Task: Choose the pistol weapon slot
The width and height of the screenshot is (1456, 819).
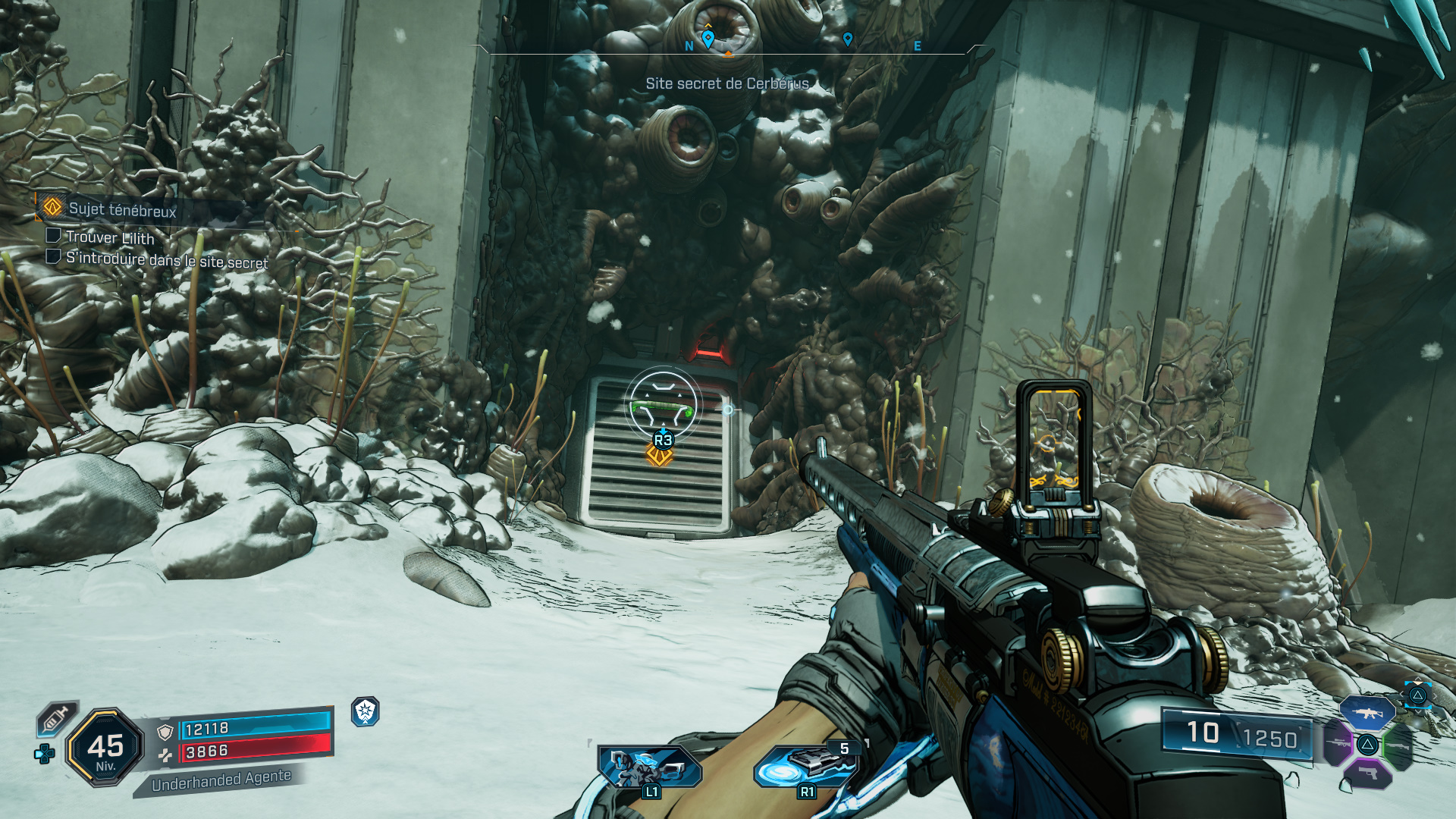Action: 1367,773
